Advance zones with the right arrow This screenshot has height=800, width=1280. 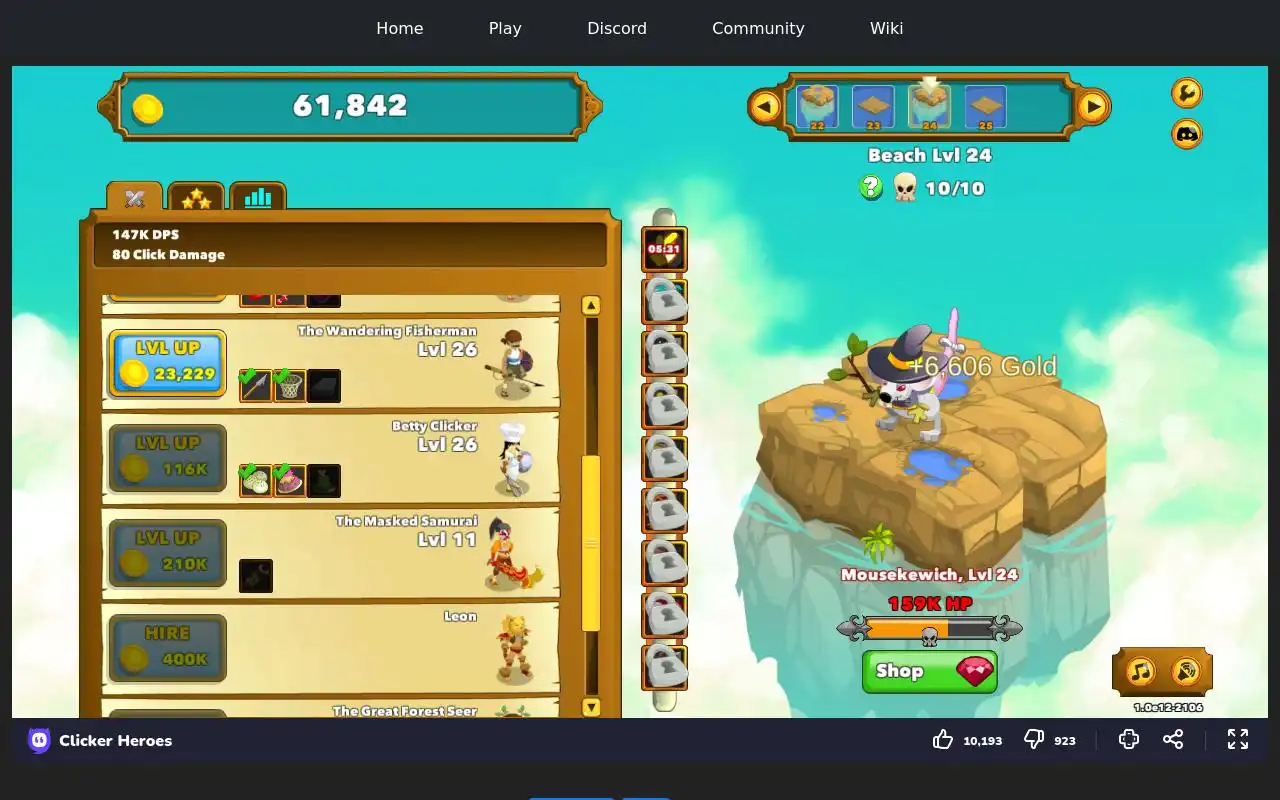(1093, 106)
